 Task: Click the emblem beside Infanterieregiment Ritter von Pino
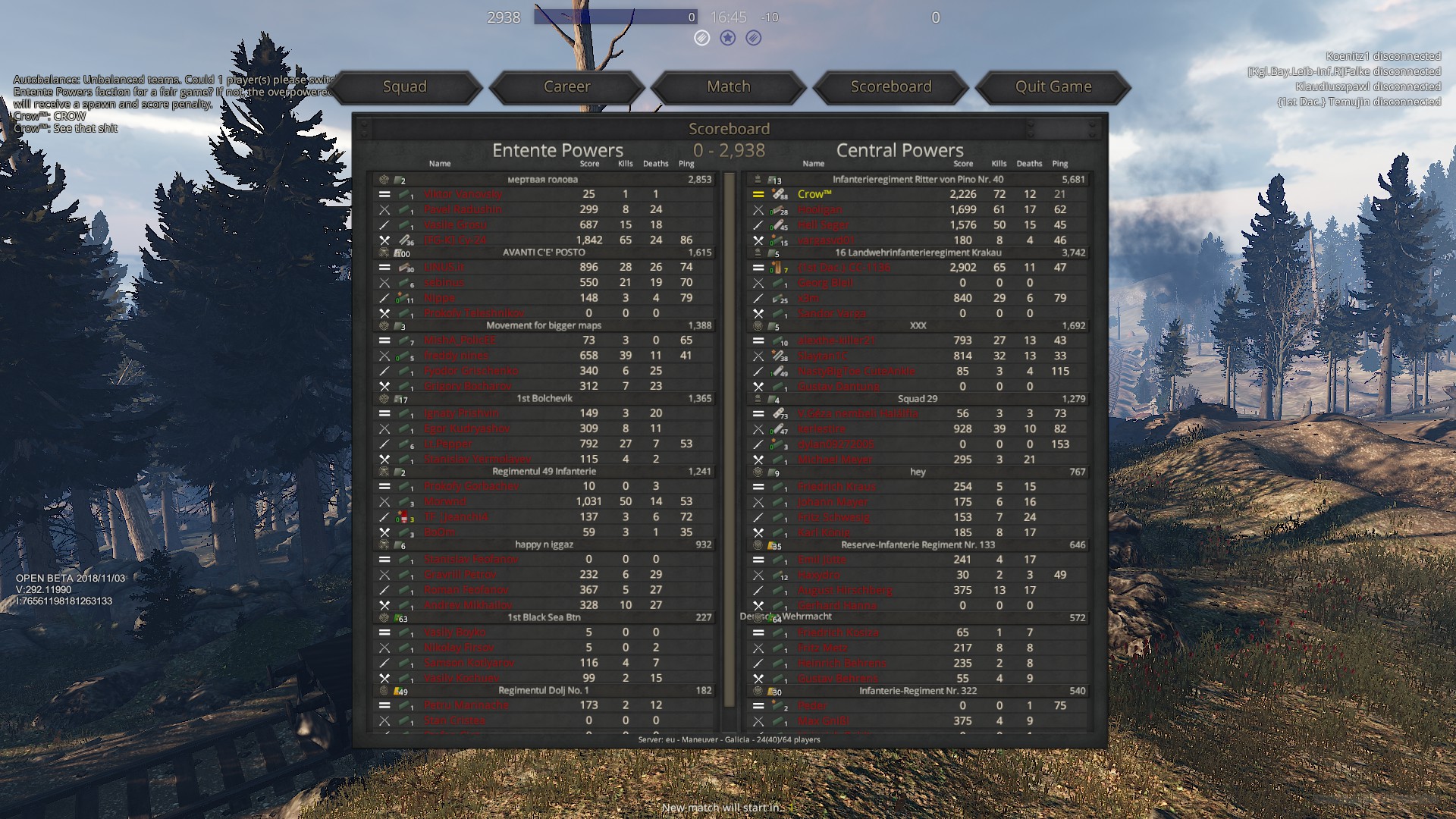(x=757, y=179)
